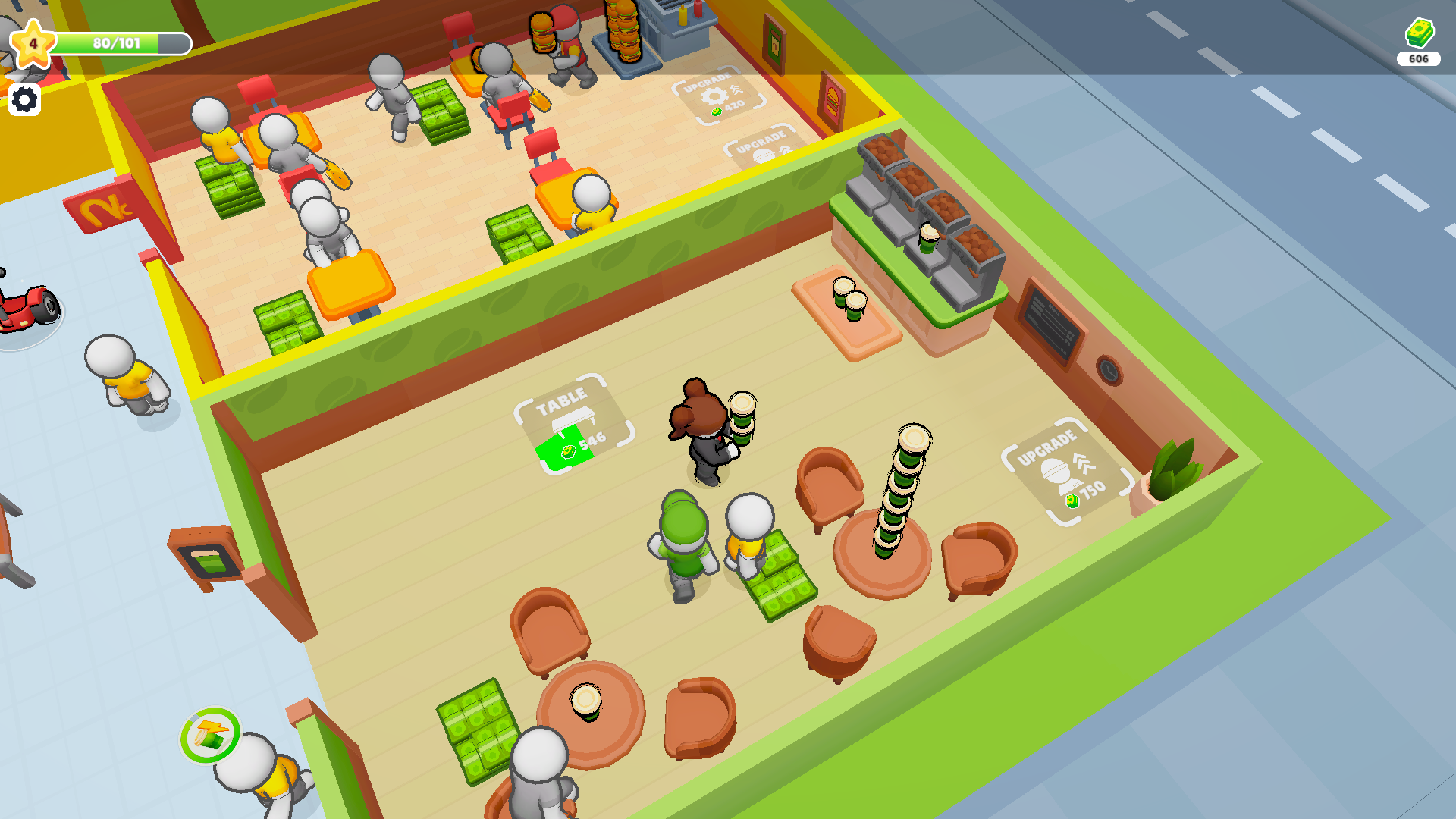Open the settings gear menu
The image size is (1456, 819).
pyautogui.click(x=25, y=99)
